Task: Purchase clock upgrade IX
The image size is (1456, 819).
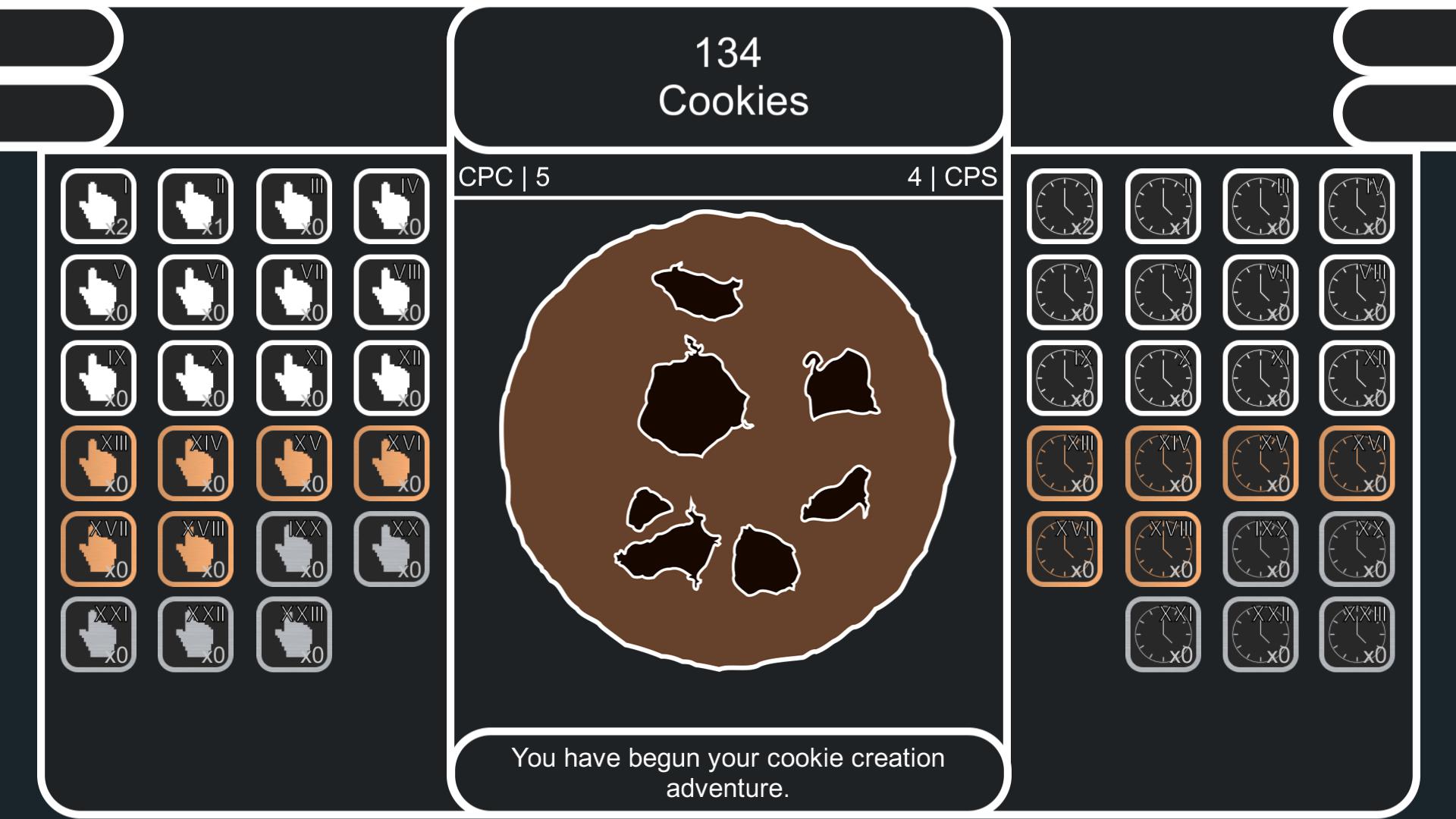Action: pos(1065,376)
